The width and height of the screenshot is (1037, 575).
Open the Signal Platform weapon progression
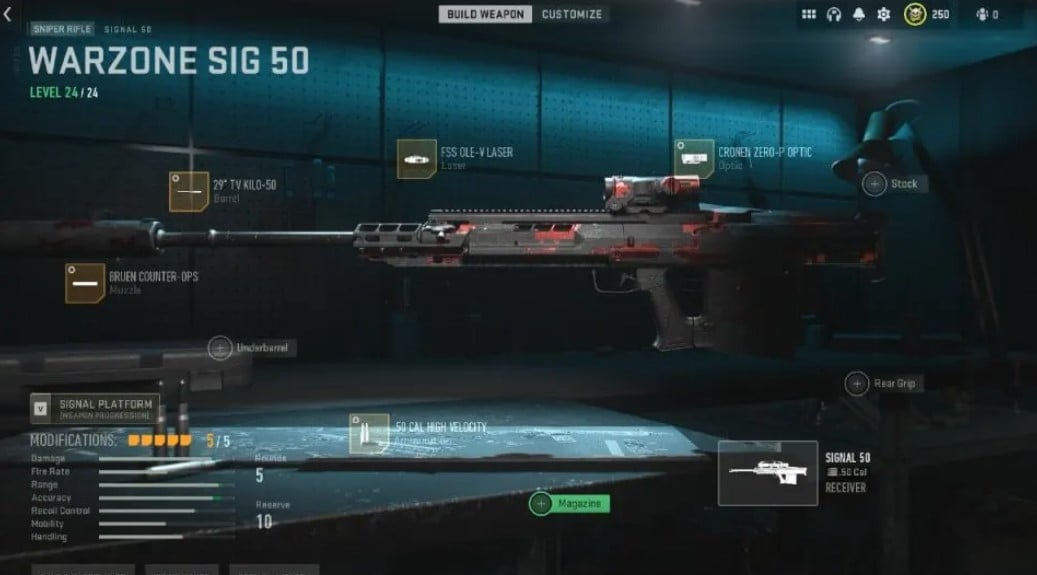(95, 408)
